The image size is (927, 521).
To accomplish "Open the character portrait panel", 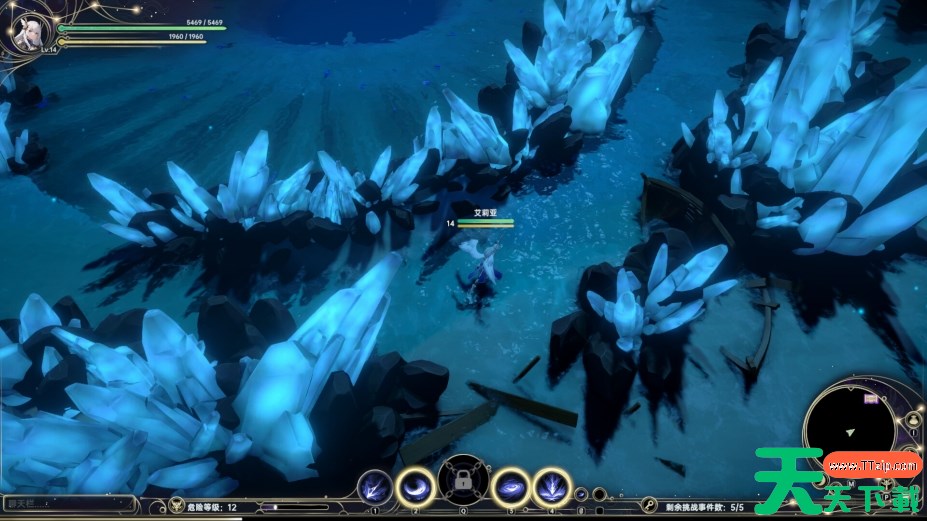I will (28, 32).
